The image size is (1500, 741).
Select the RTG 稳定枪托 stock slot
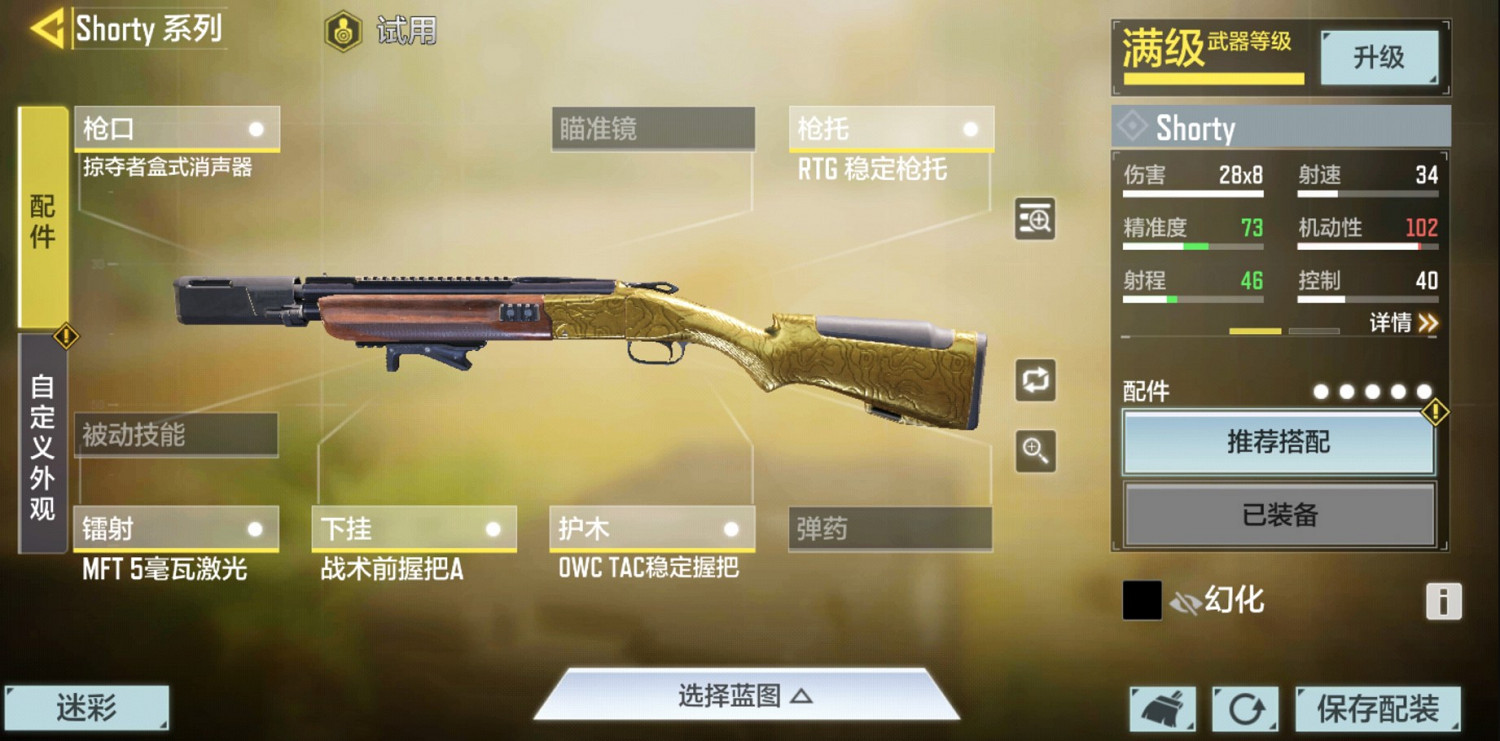(x=890, y=128)
